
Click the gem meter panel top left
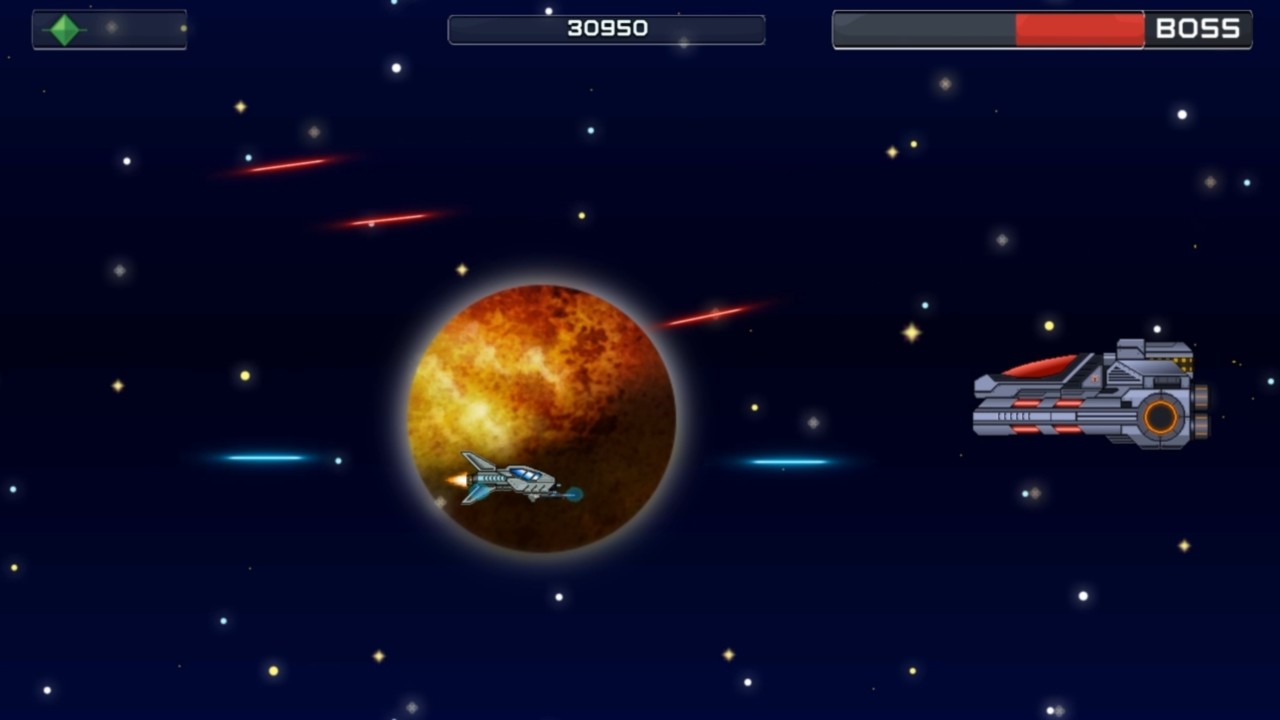pos(108,29)
